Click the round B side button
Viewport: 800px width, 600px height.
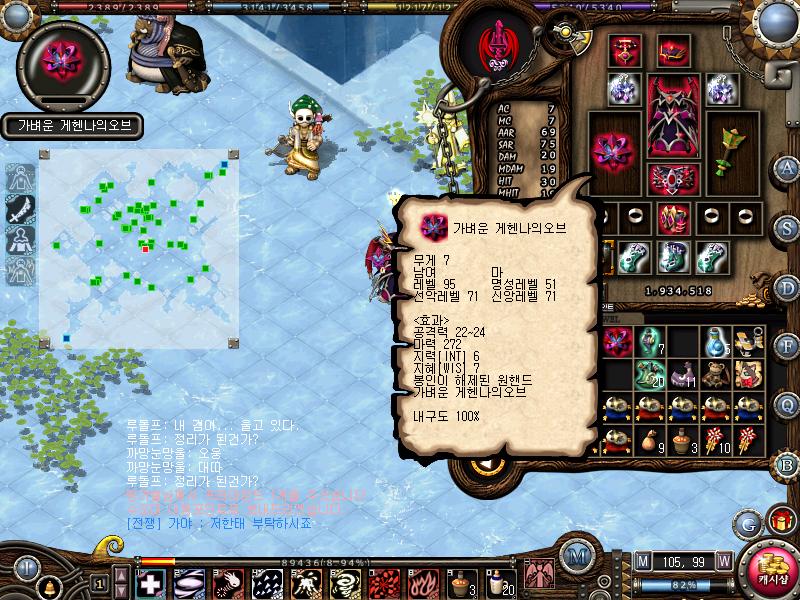pos(787,464)
